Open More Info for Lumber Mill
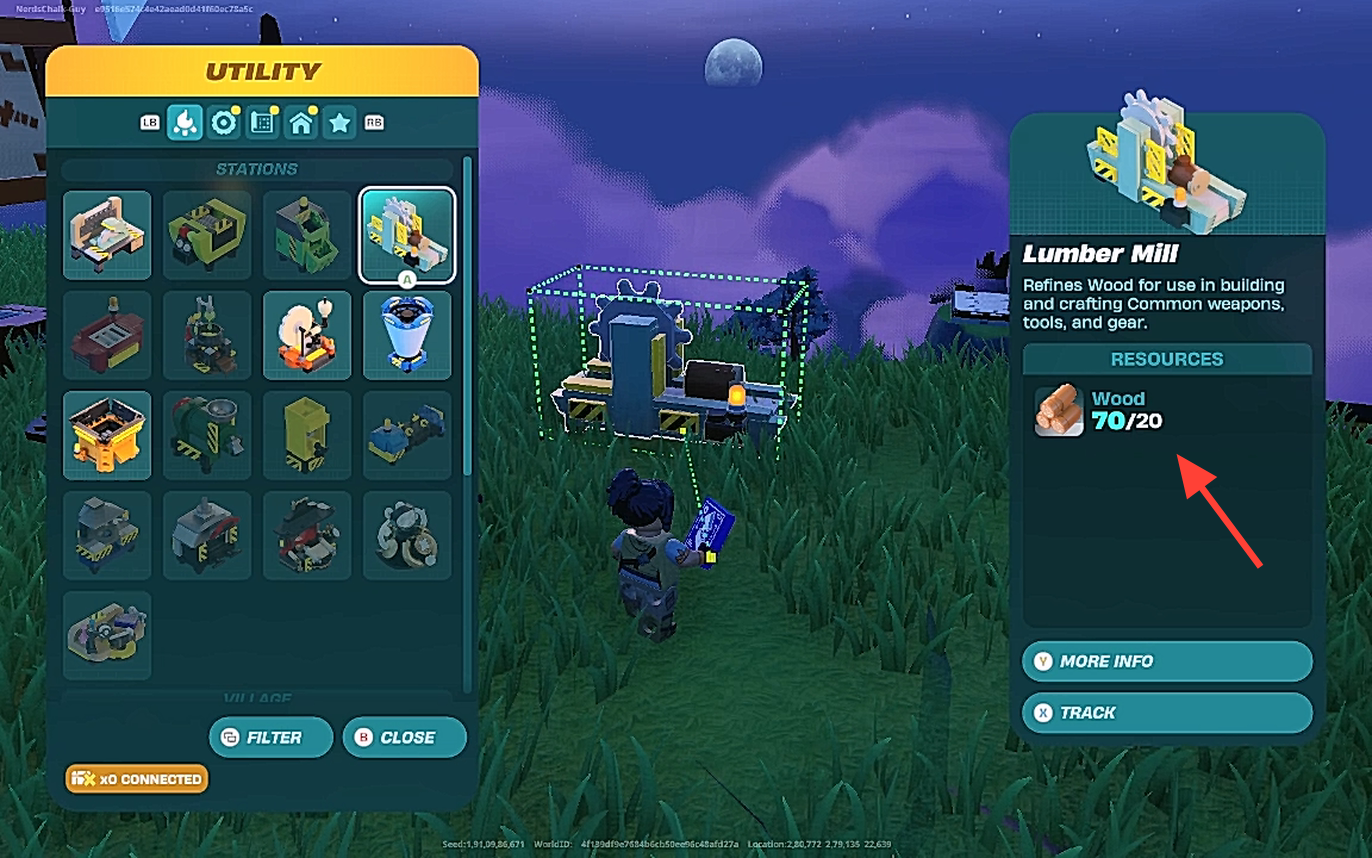This screenshot has height=858, width=1372. tap(1166, 661)
